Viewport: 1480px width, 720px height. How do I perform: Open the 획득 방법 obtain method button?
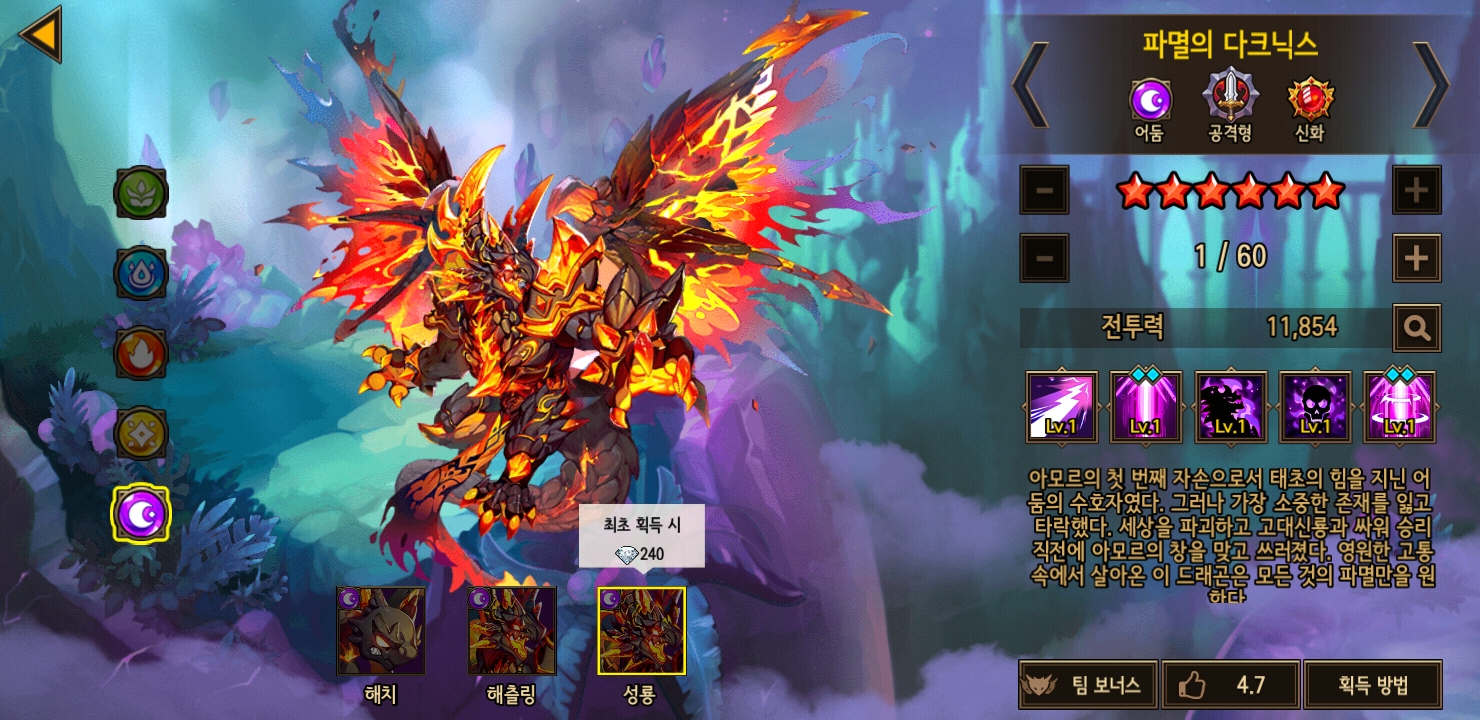tap(1373, 685)
